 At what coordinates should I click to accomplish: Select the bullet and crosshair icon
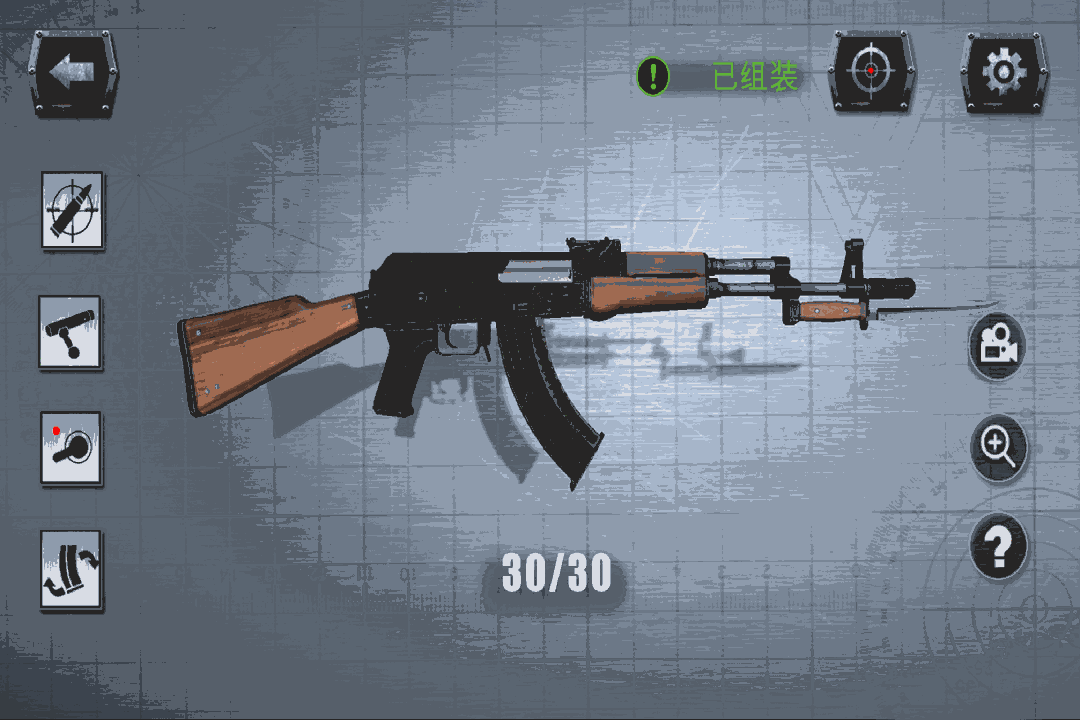(72, 209)
